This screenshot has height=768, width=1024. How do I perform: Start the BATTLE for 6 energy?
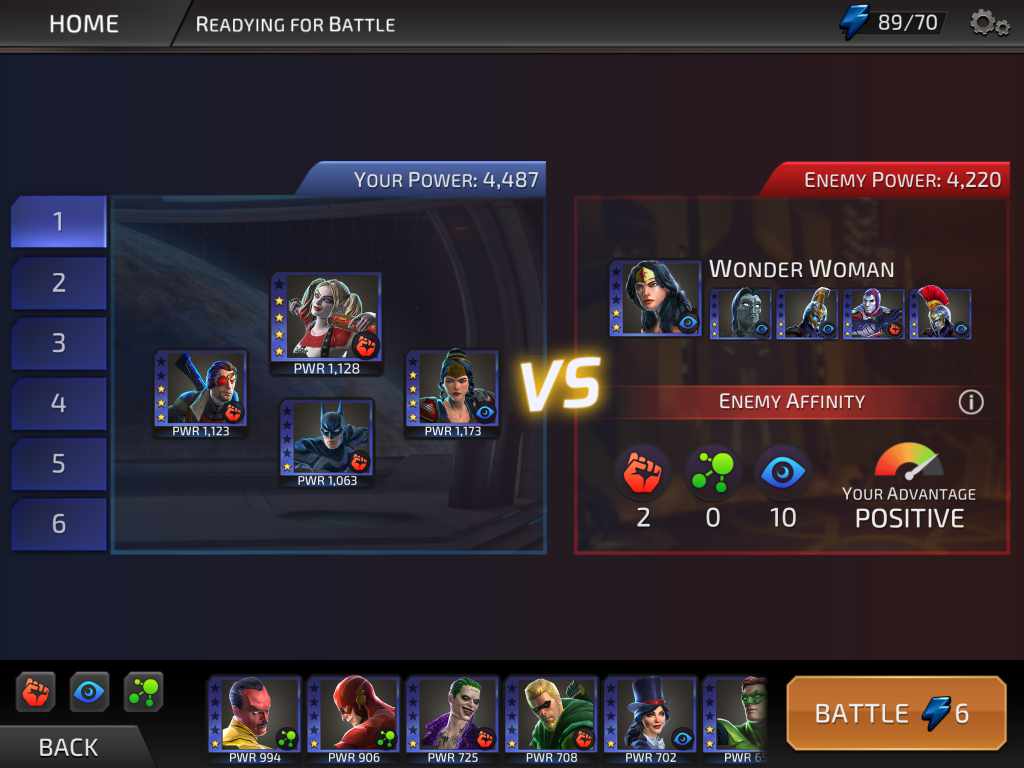point(896,713)
